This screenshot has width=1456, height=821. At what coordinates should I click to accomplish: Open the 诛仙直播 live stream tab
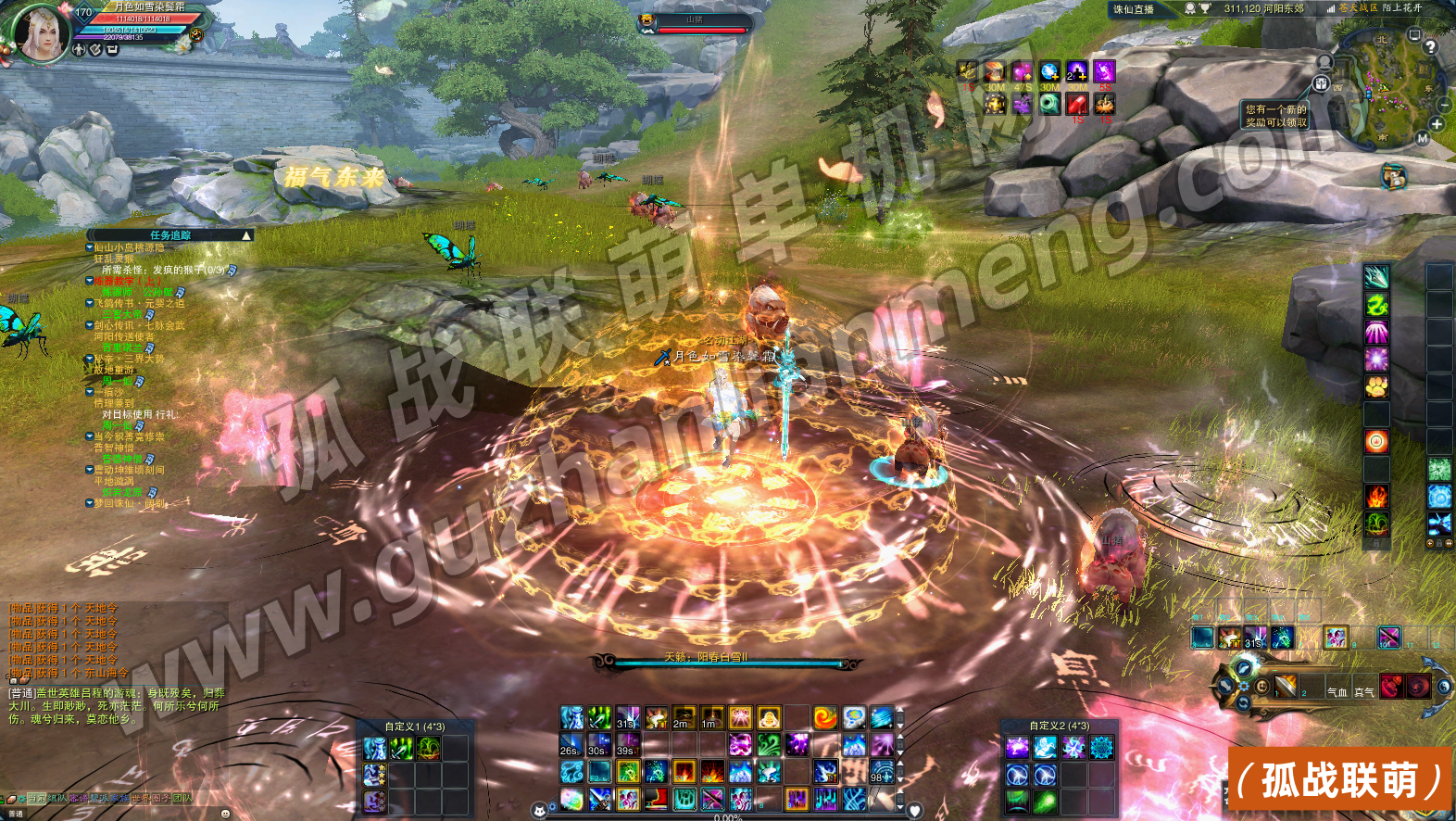[x=1134, y=9]
